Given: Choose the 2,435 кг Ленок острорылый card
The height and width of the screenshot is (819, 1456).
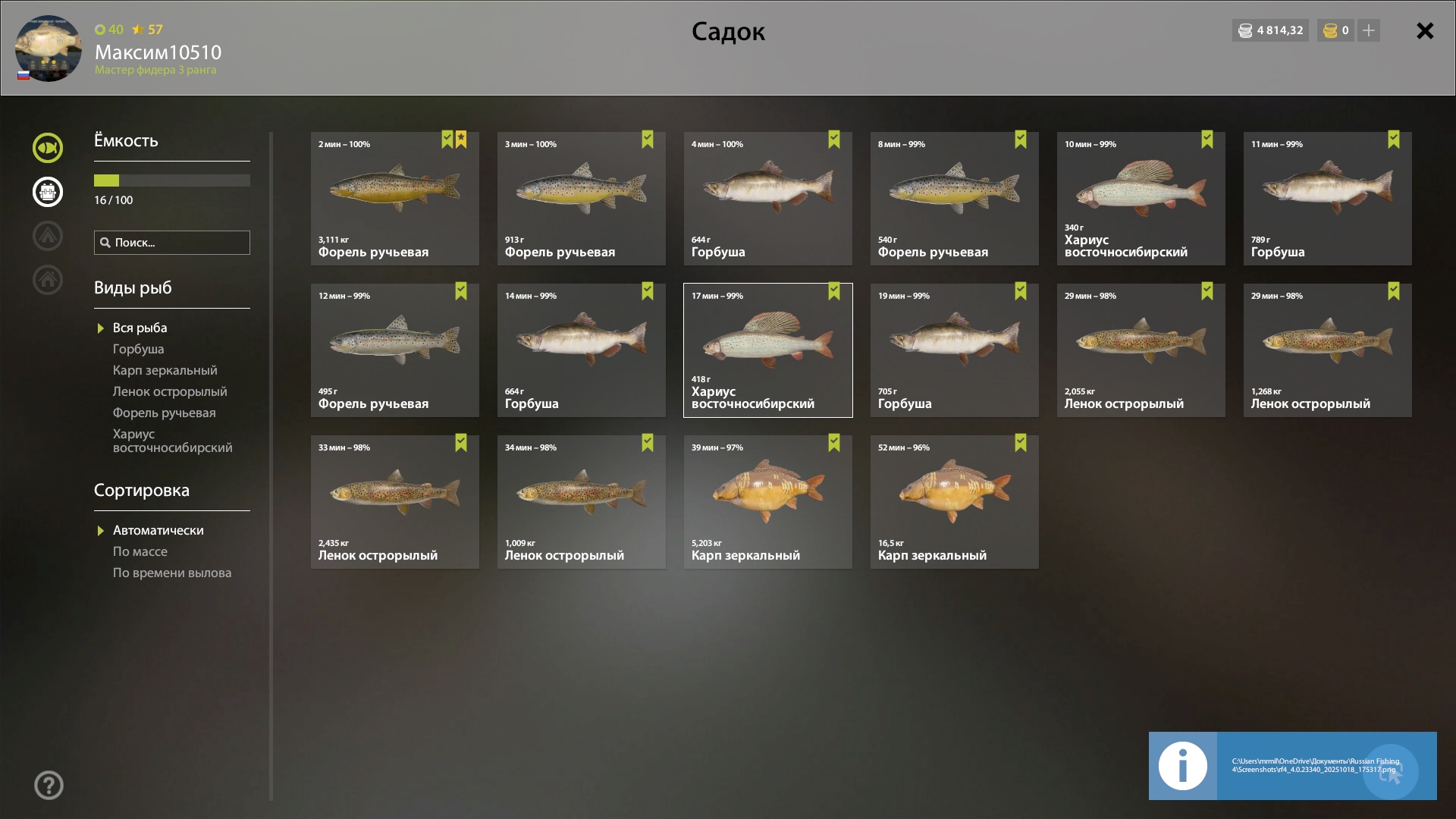Looking at the screenshot, I should [394, 502].
